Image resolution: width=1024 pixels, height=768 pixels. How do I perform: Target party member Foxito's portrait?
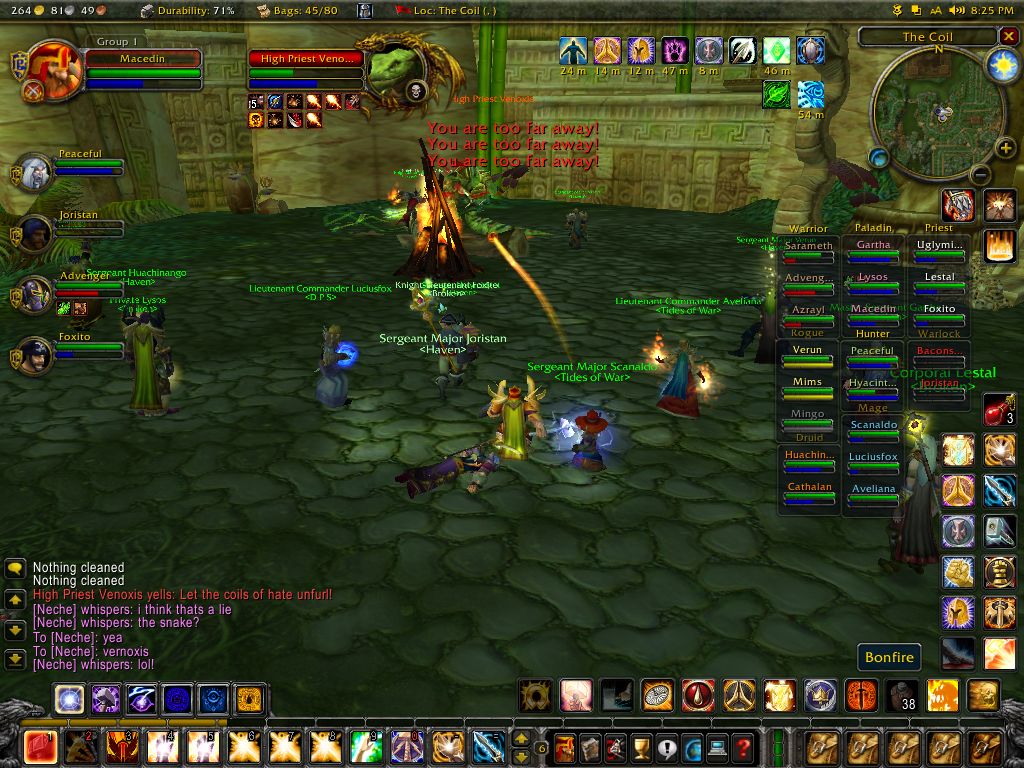(x=36, y=355)
